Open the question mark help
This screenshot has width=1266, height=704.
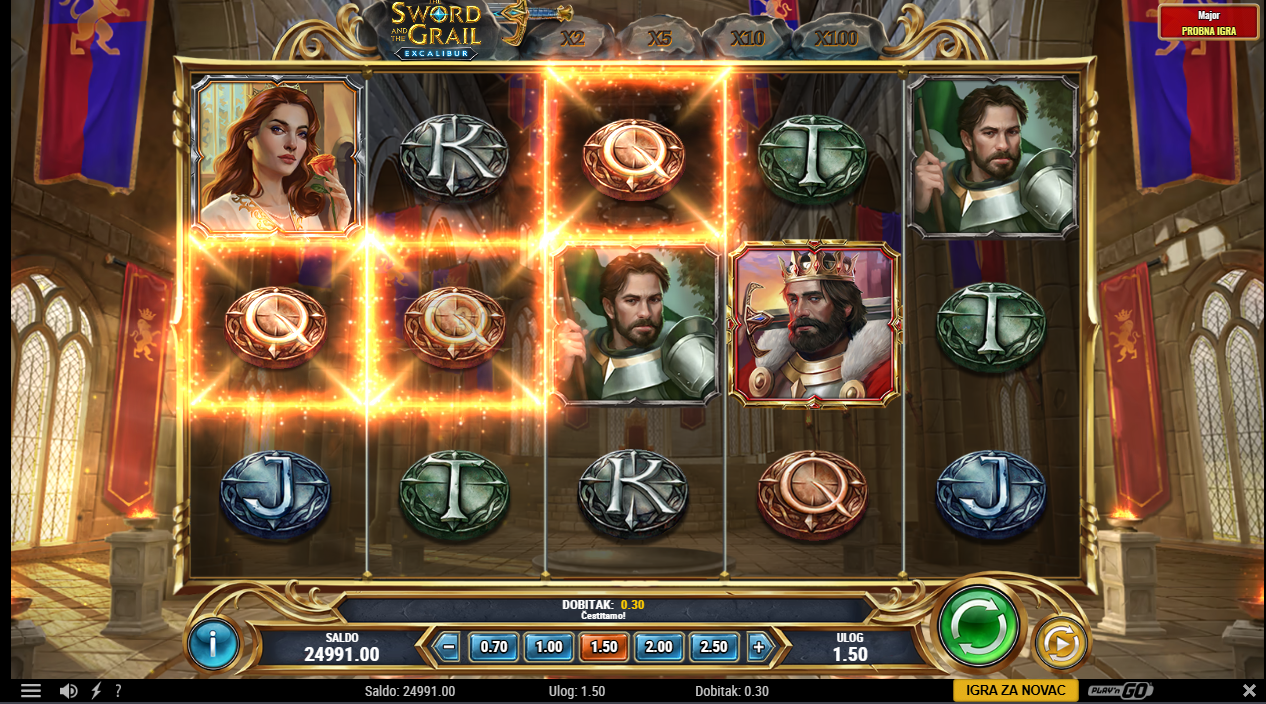coord(118,691)
